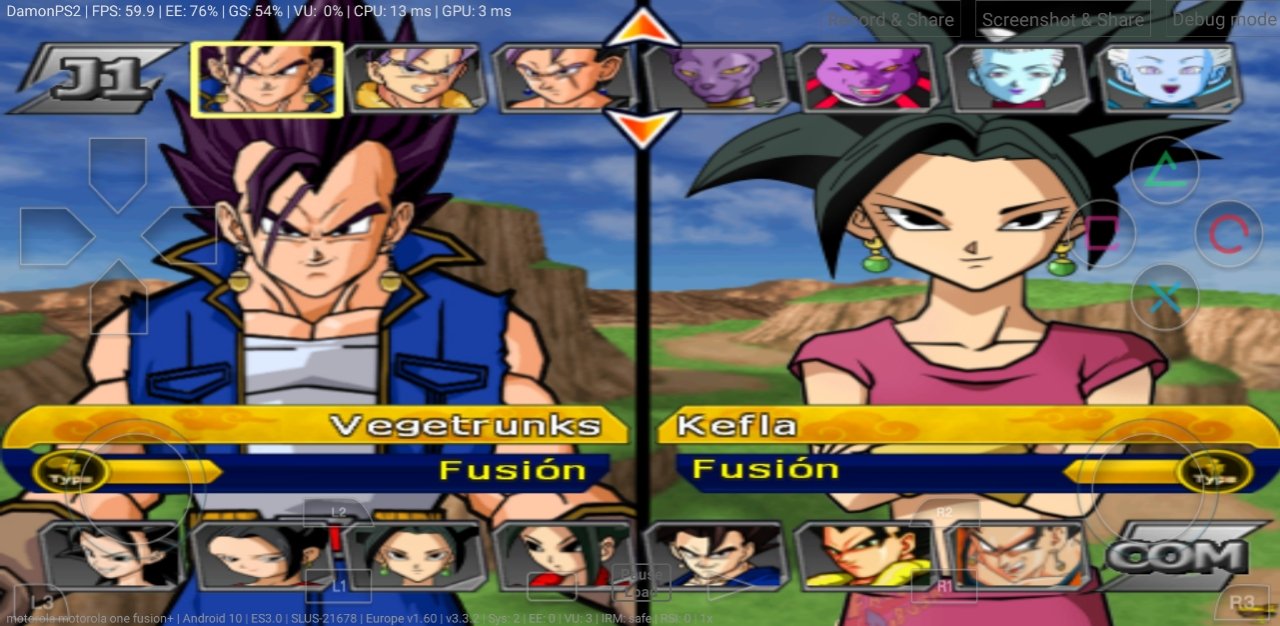Select the highlighted Vegetrunks portrait
This screenshot has width=1280, height=626.
[x=266, y=78]
